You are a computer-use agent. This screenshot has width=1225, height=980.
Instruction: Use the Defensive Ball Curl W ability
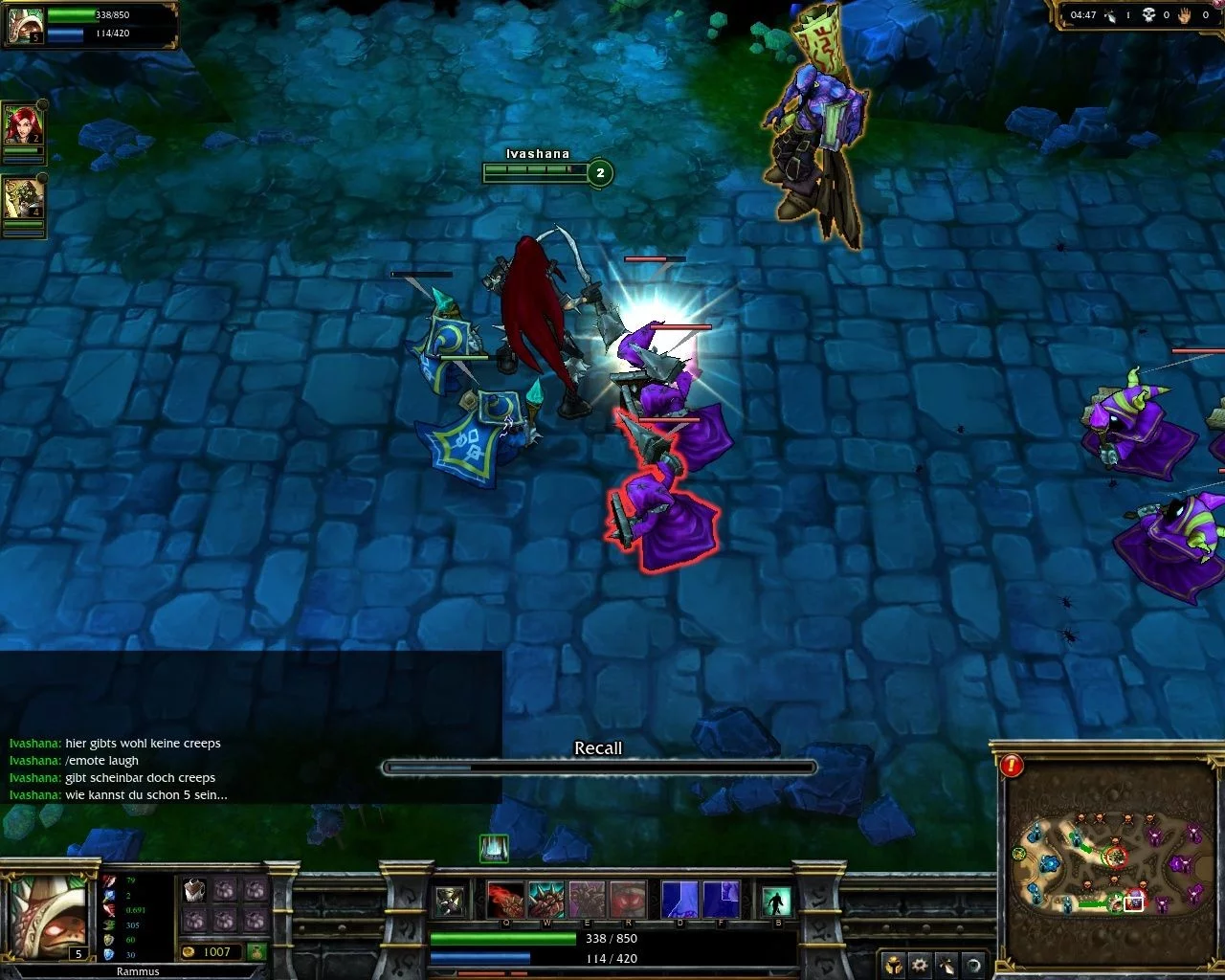[x=547, y=900]
